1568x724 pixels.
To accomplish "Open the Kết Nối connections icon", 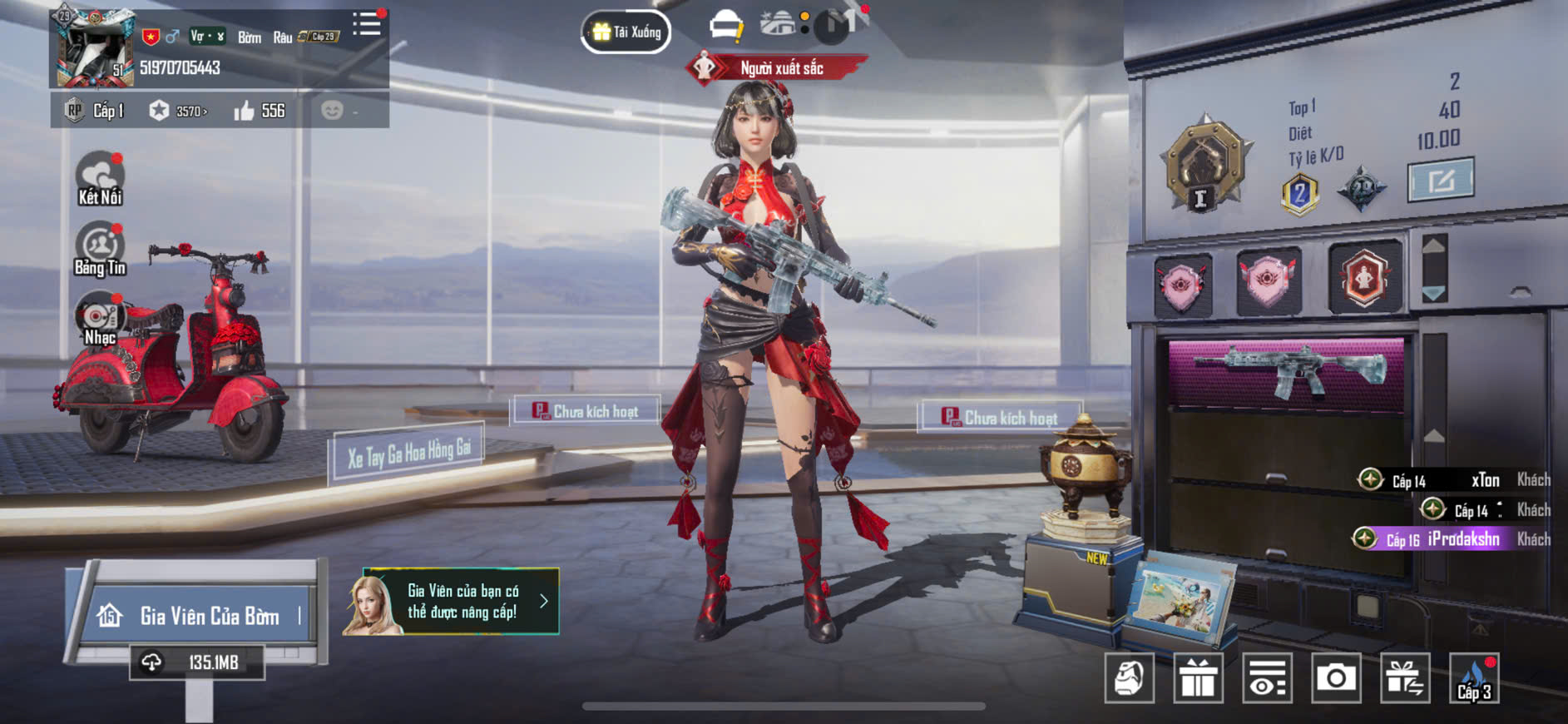I will 100,178.
